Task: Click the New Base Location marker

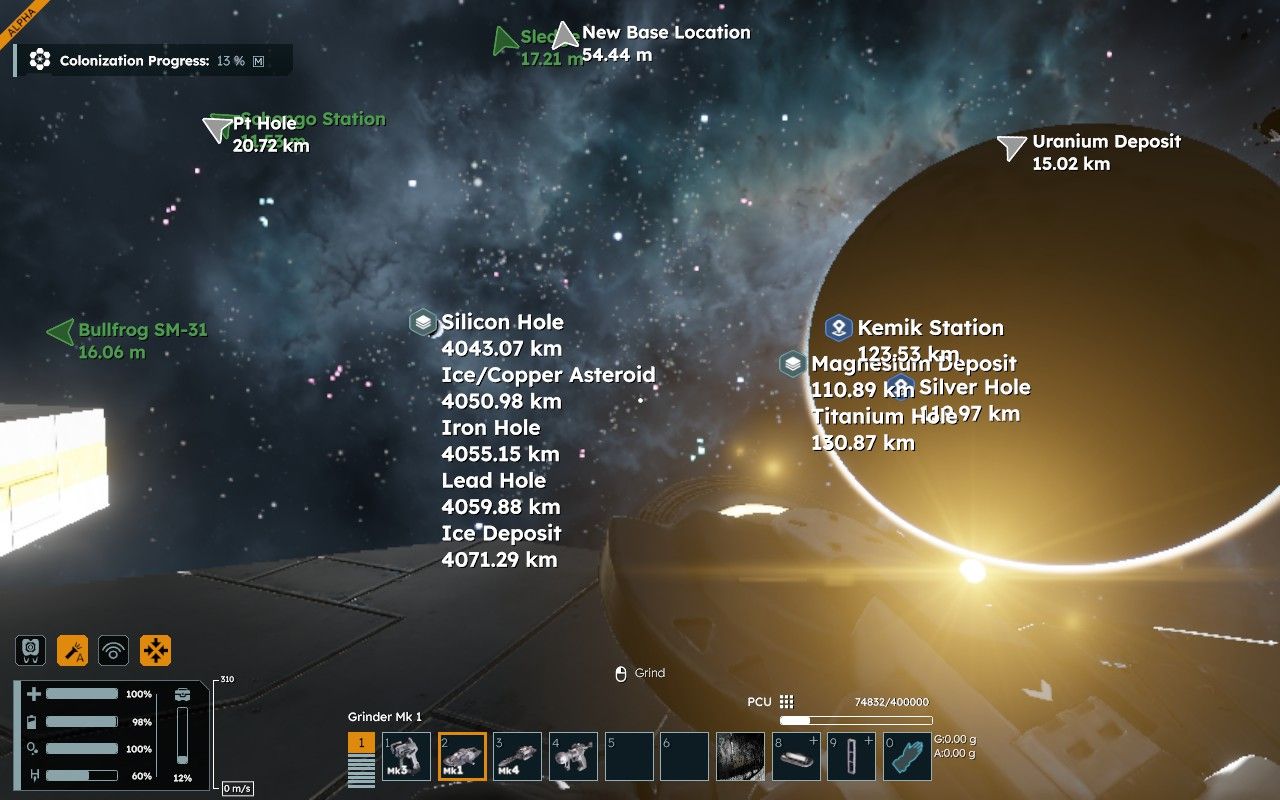Action: (566, 36)
